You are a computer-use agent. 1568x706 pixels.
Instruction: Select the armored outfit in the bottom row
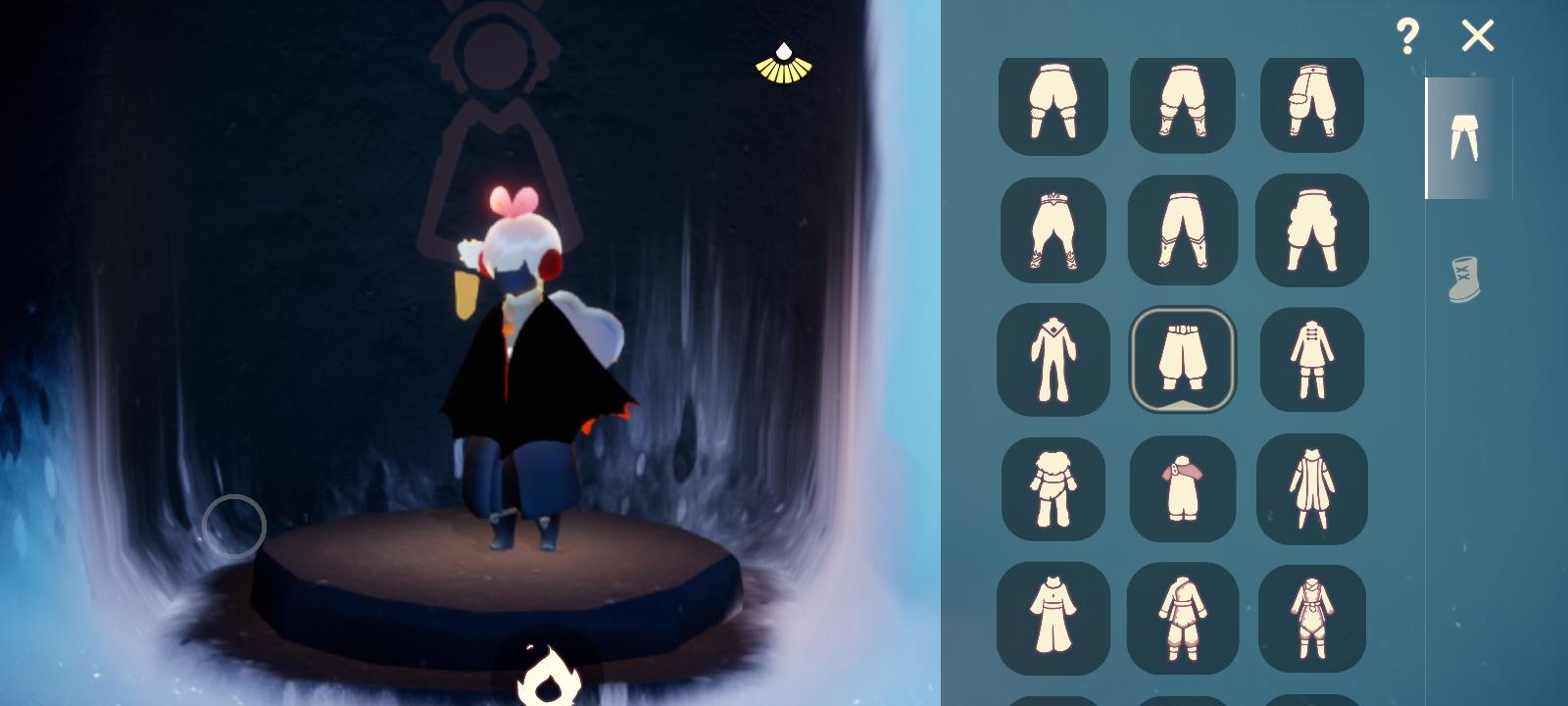click(1182, 620)
